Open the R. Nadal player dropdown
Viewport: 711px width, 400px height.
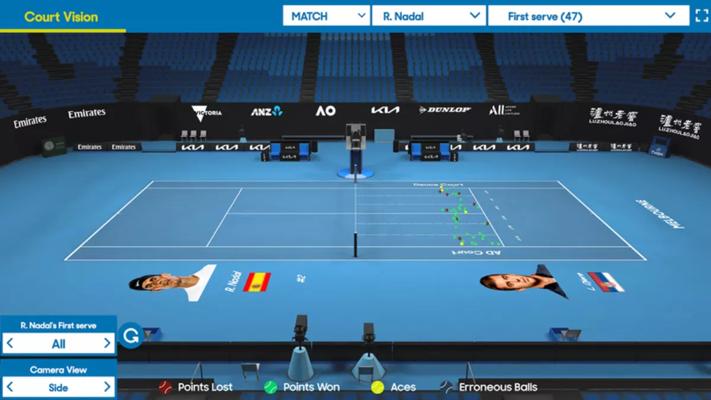(428, 15)
